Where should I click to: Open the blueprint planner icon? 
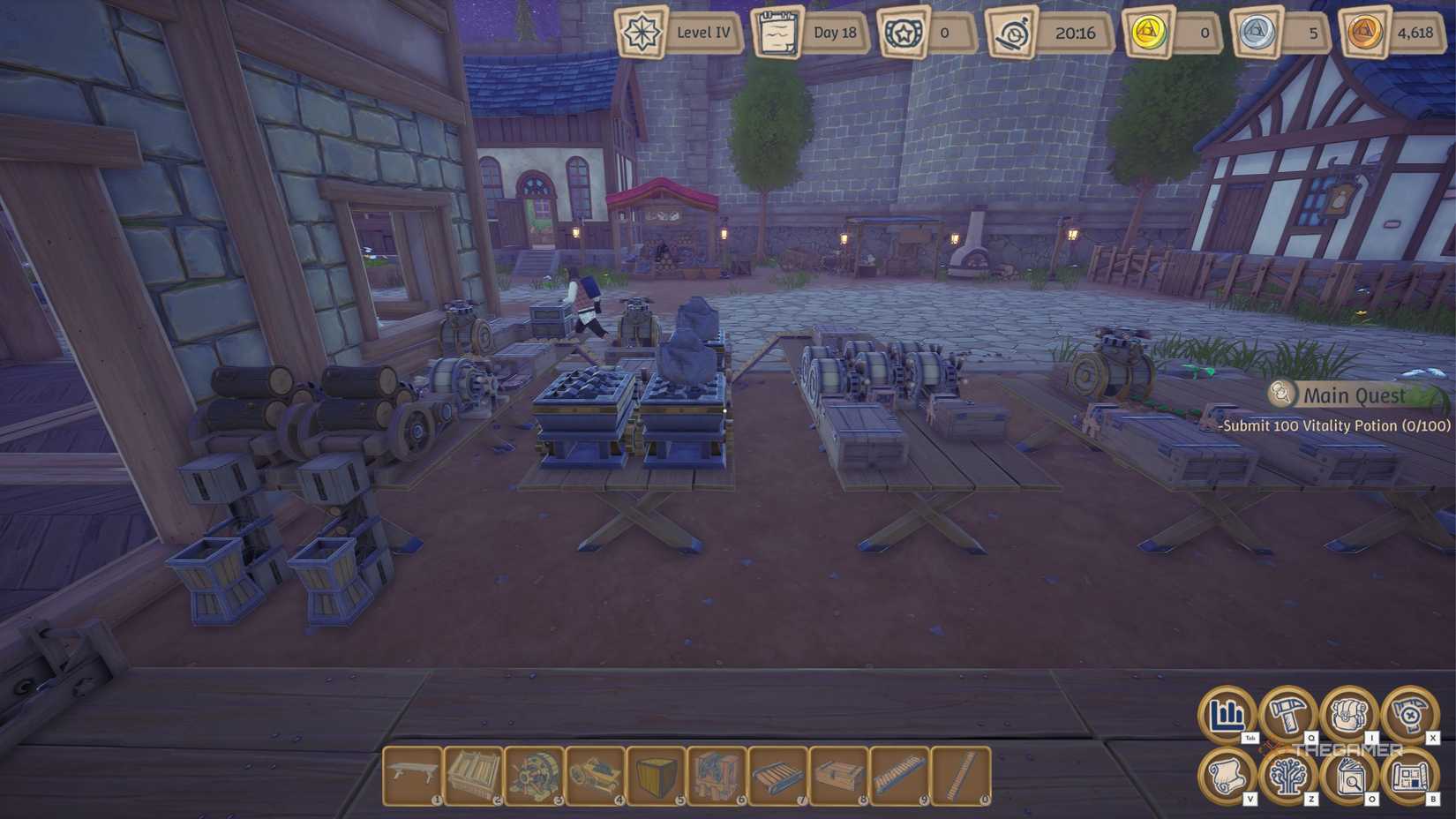point(1404,774)
